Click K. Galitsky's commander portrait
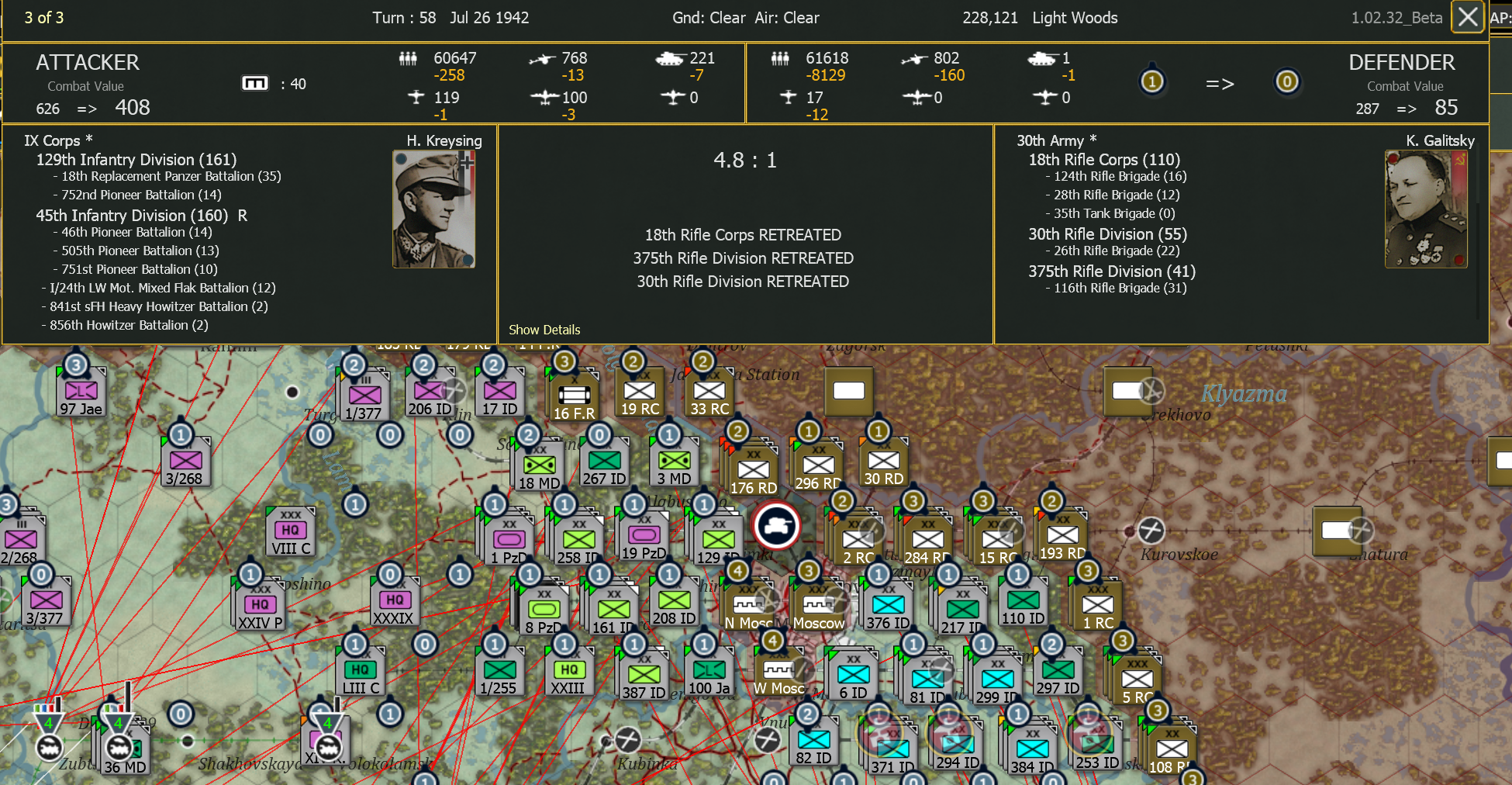This screenshot has width=1512, height=785. pyautogui.click(x=1426, y=208)
